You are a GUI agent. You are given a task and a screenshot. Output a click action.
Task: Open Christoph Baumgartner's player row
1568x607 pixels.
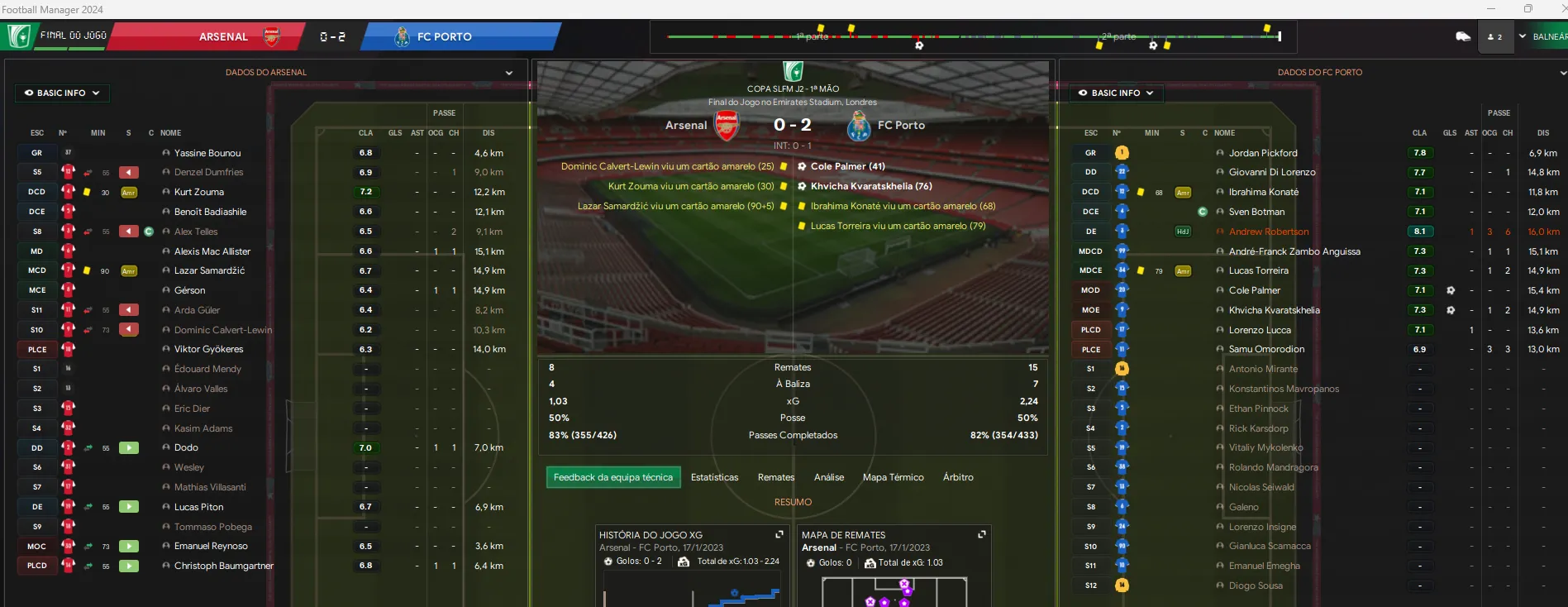coord(223,566)
